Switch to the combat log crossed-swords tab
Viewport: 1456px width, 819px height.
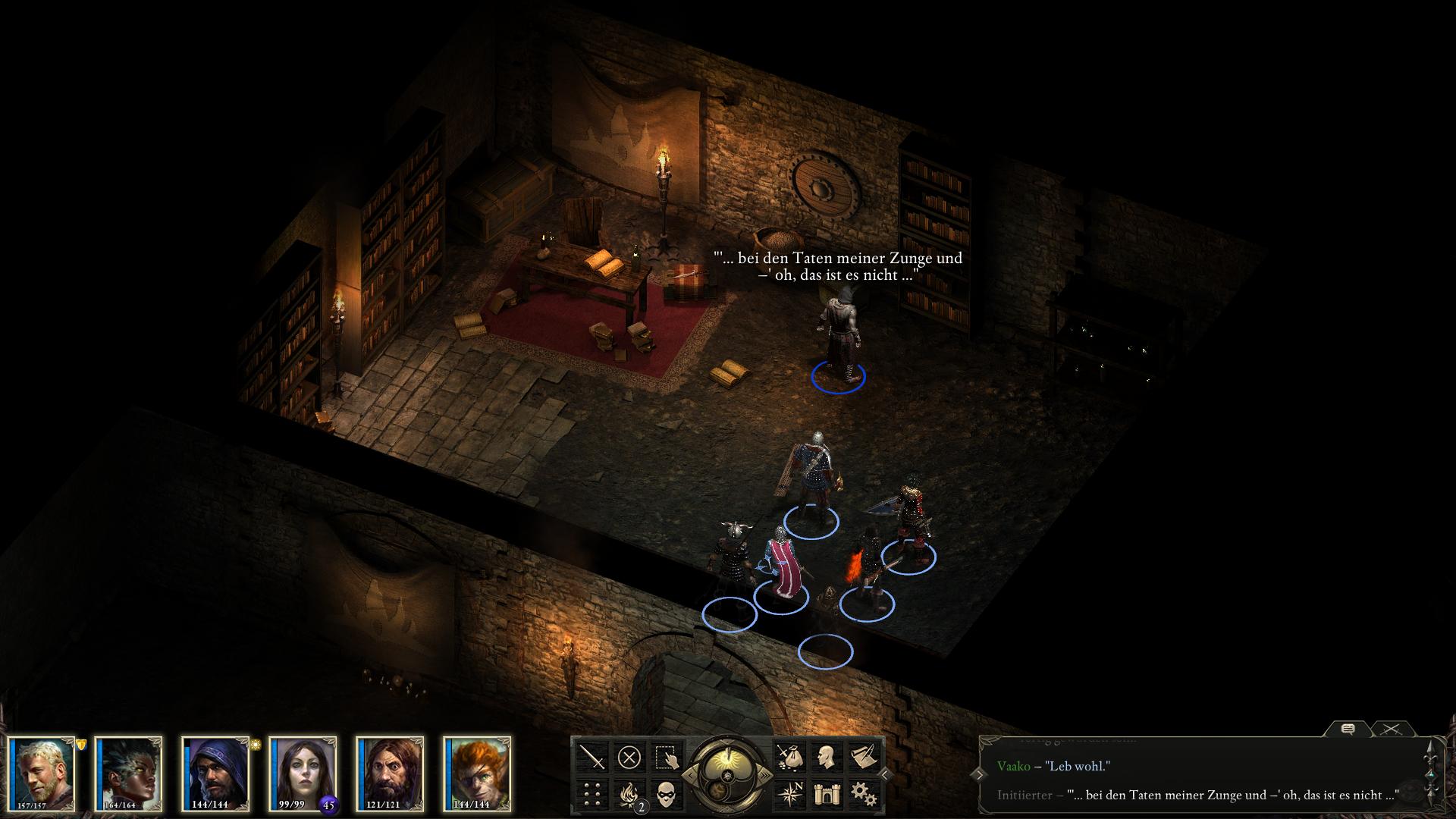[x=1391, y=730]
